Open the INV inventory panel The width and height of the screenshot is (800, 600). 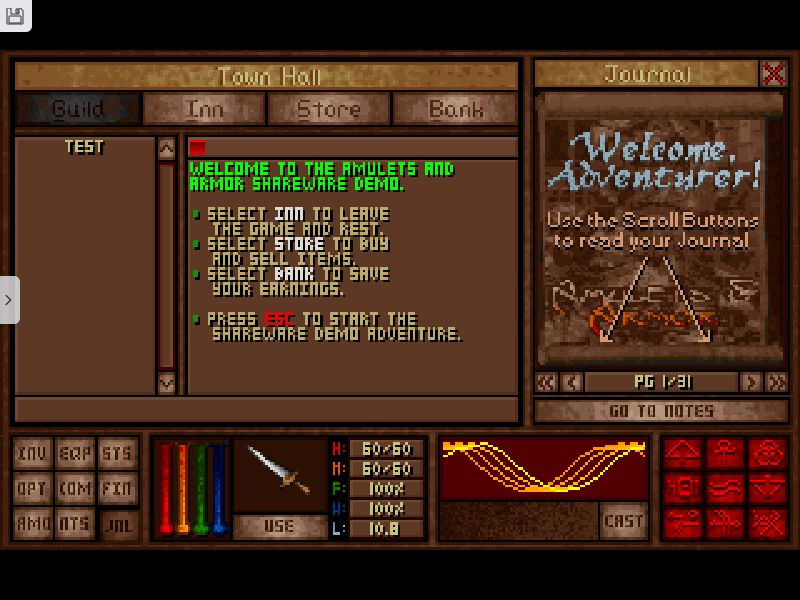click(32, 454)
